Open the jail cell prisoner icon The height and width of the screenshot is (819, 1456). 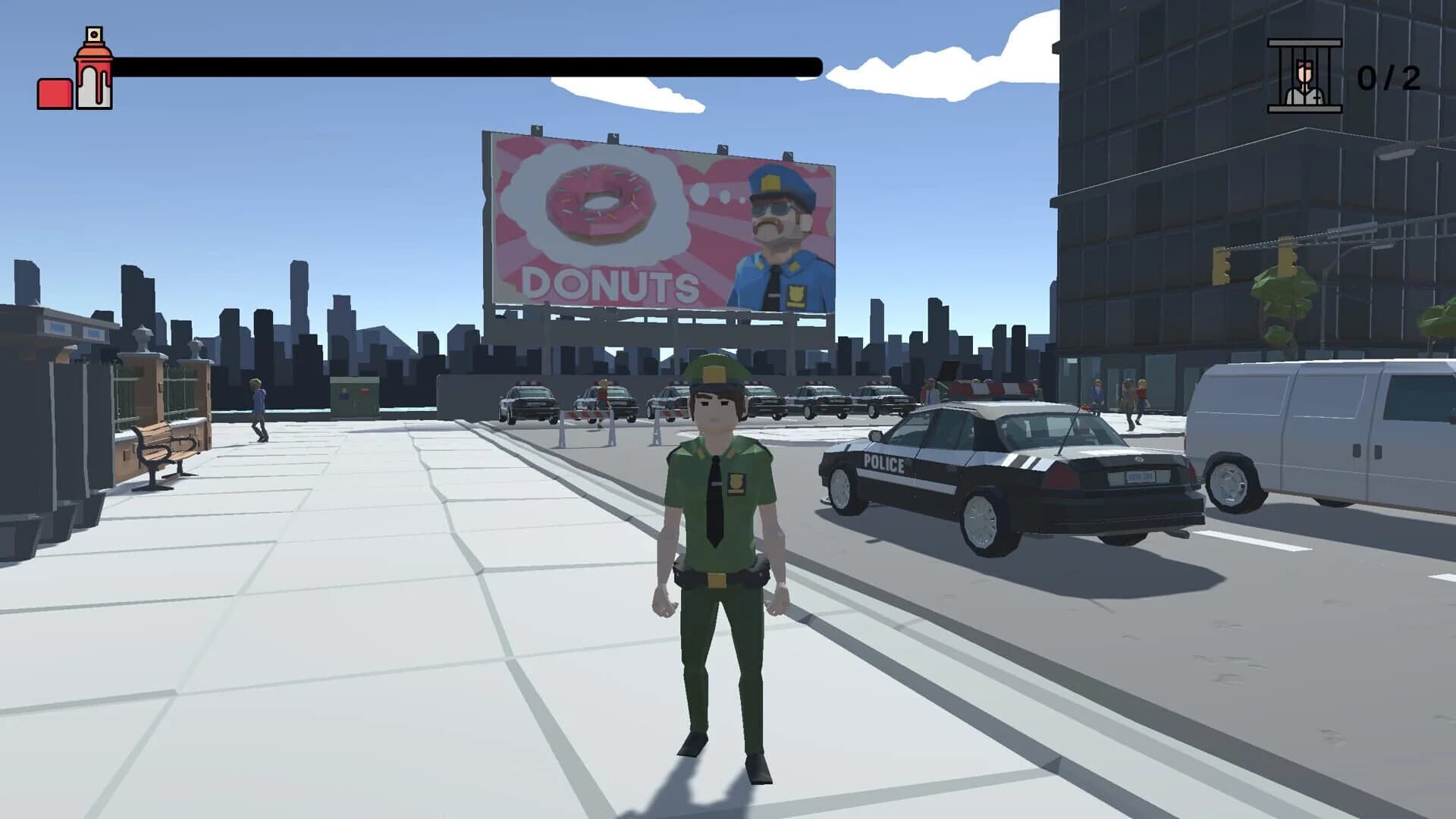click(x=1303, y=72)
